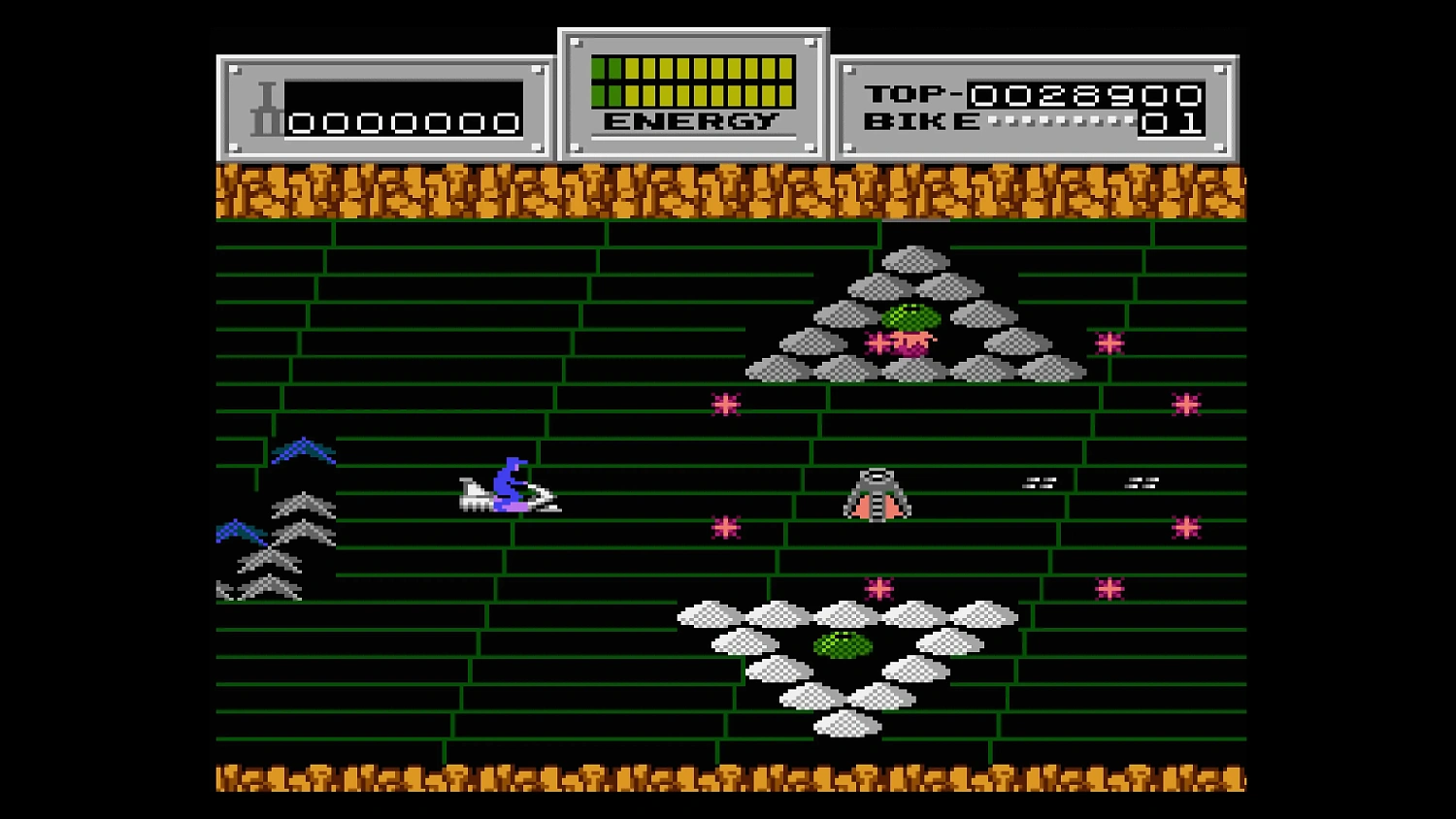Click the pink creature on the gray pyramid
Viewport: 1456px width, 819px height.
point(906,342)
